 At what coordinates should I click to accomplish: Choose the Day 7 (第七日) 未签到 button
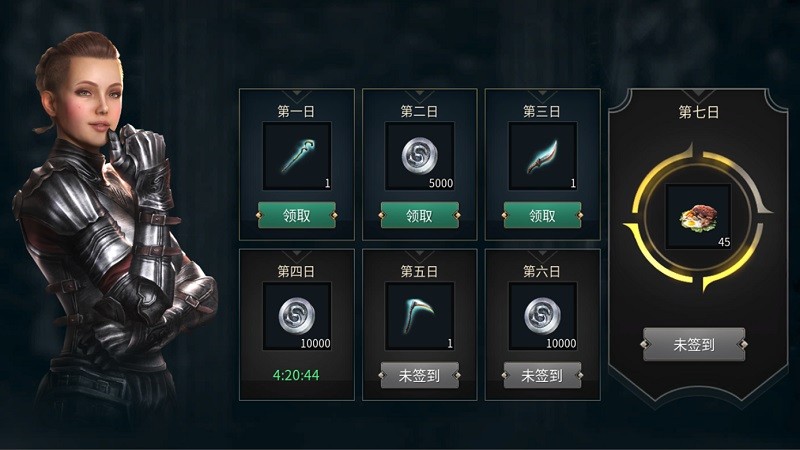pyautogui.click(x=694, y=344)
